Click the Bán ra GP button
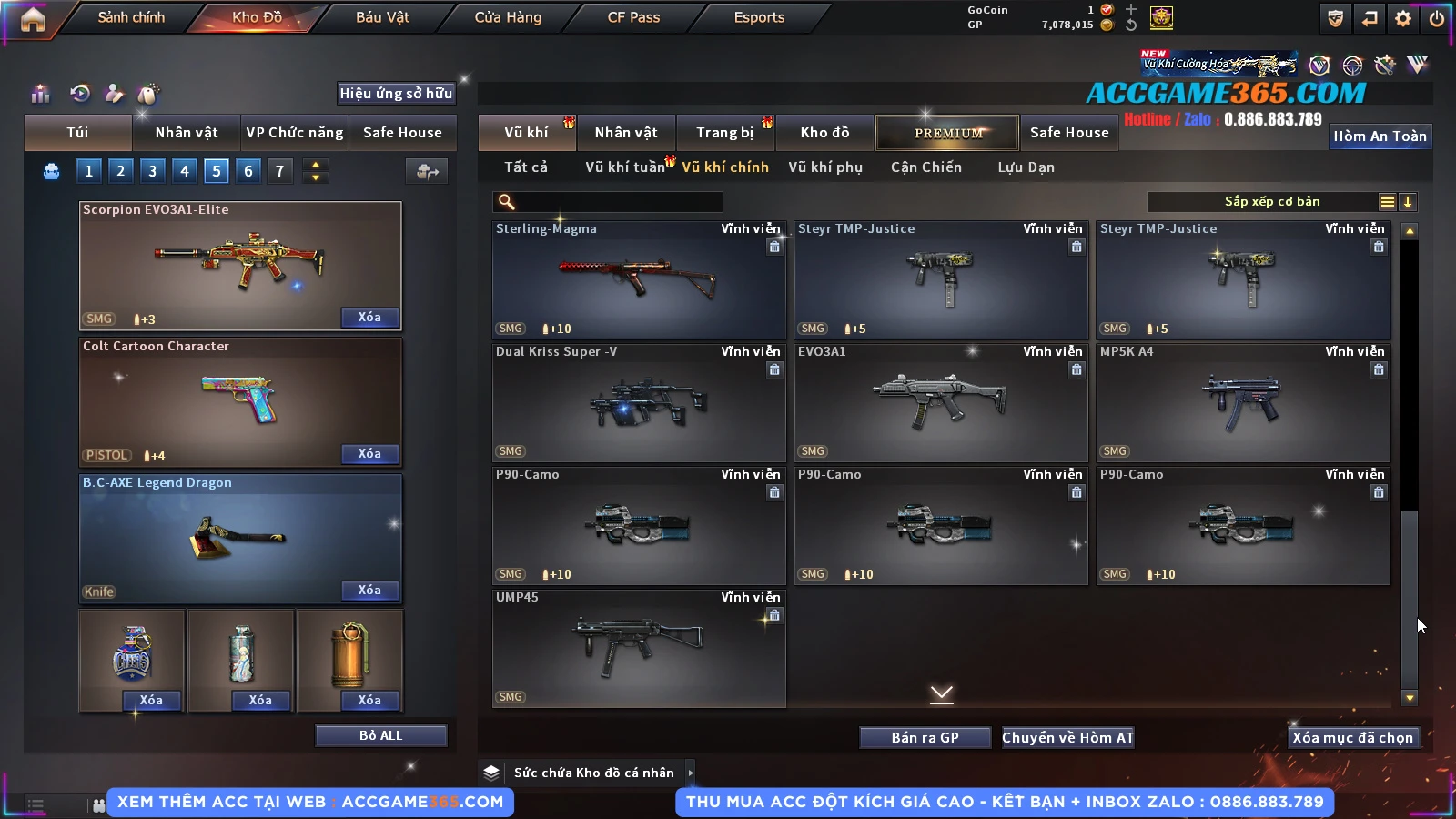 tap(925, 737)
